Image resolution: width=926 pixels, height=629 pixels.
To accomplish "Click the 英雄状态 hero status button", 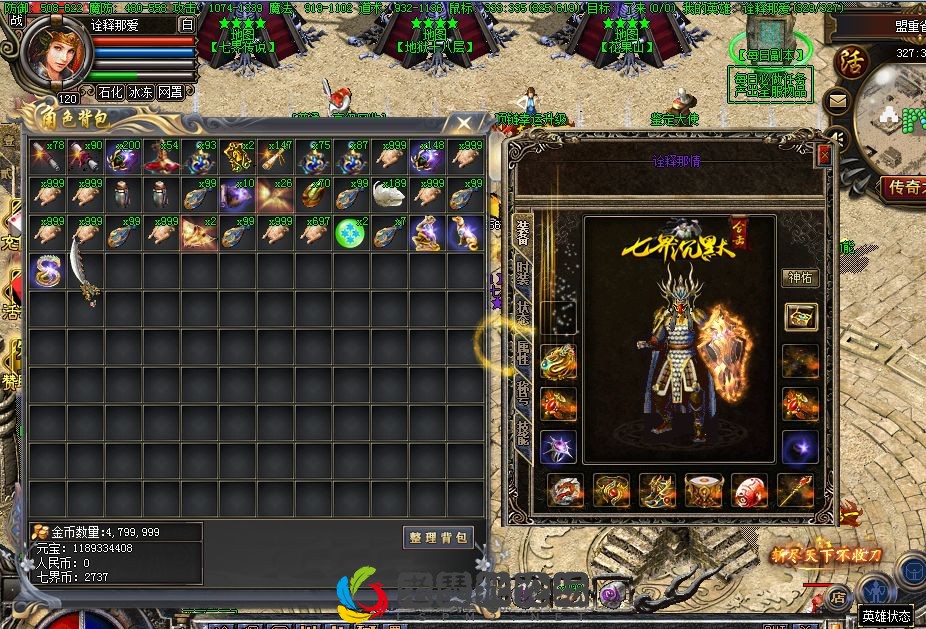I will pos(886,617).
